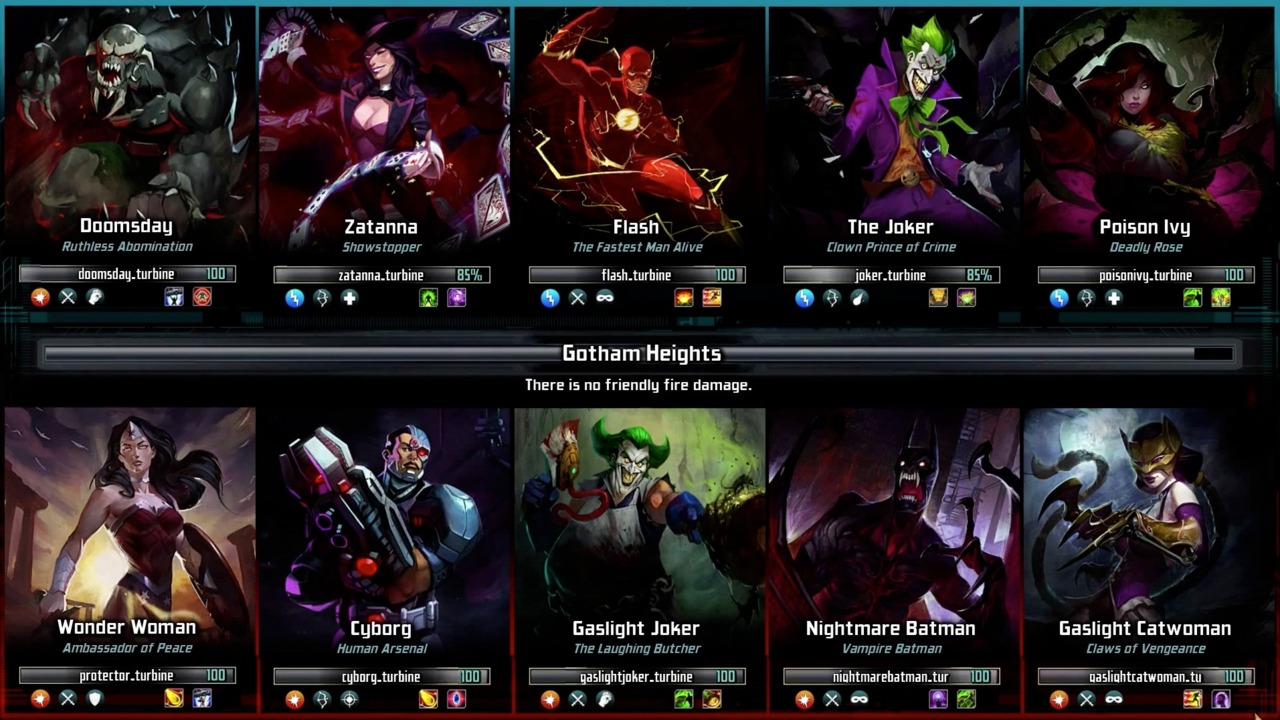1280x720 pixels.
Task: Pick the Gaslight Catwoman card
Action: 1145,520
